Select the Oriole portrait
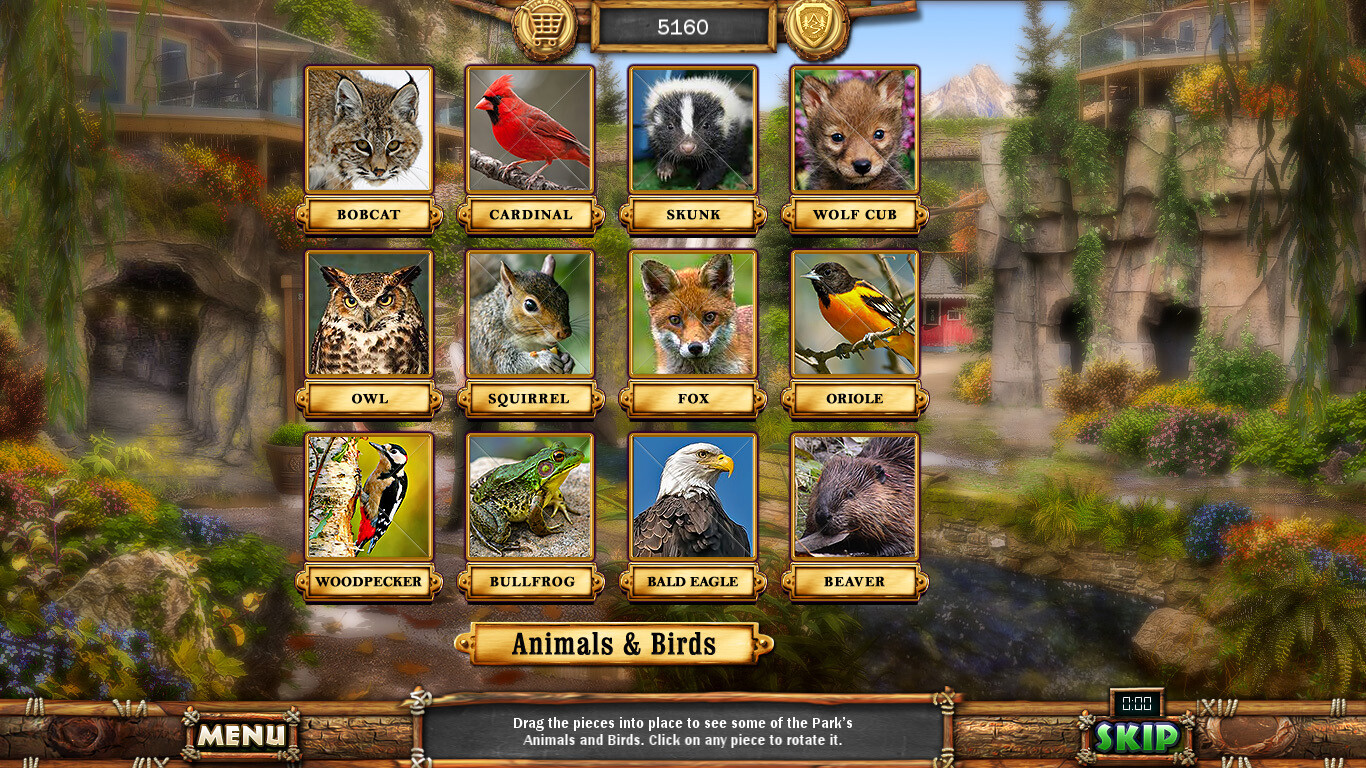This screenshot has height=768, width=1366. pyautogui.click(x=855, y=312)
